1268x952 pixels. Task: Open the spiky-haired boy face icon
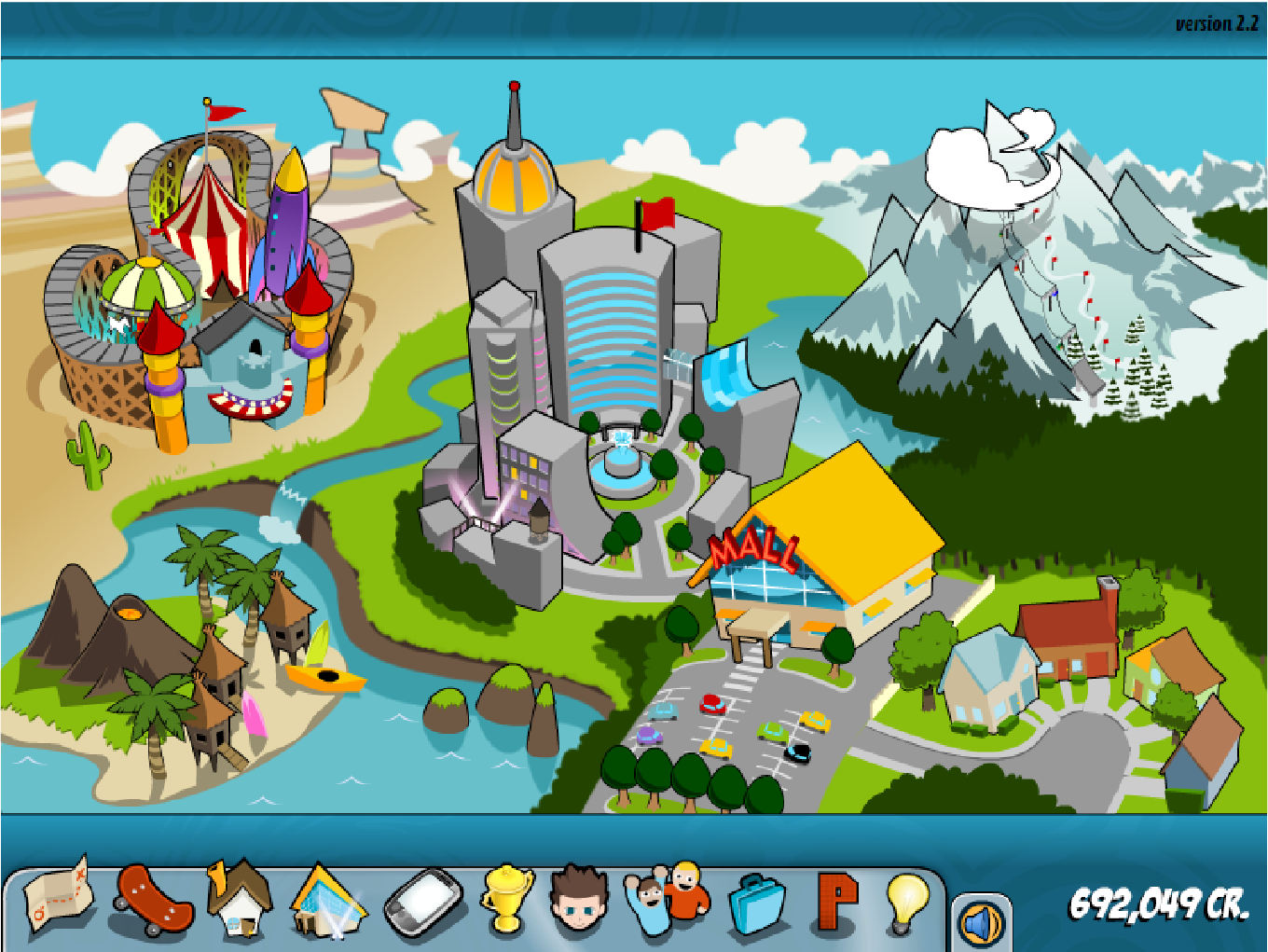580,899
